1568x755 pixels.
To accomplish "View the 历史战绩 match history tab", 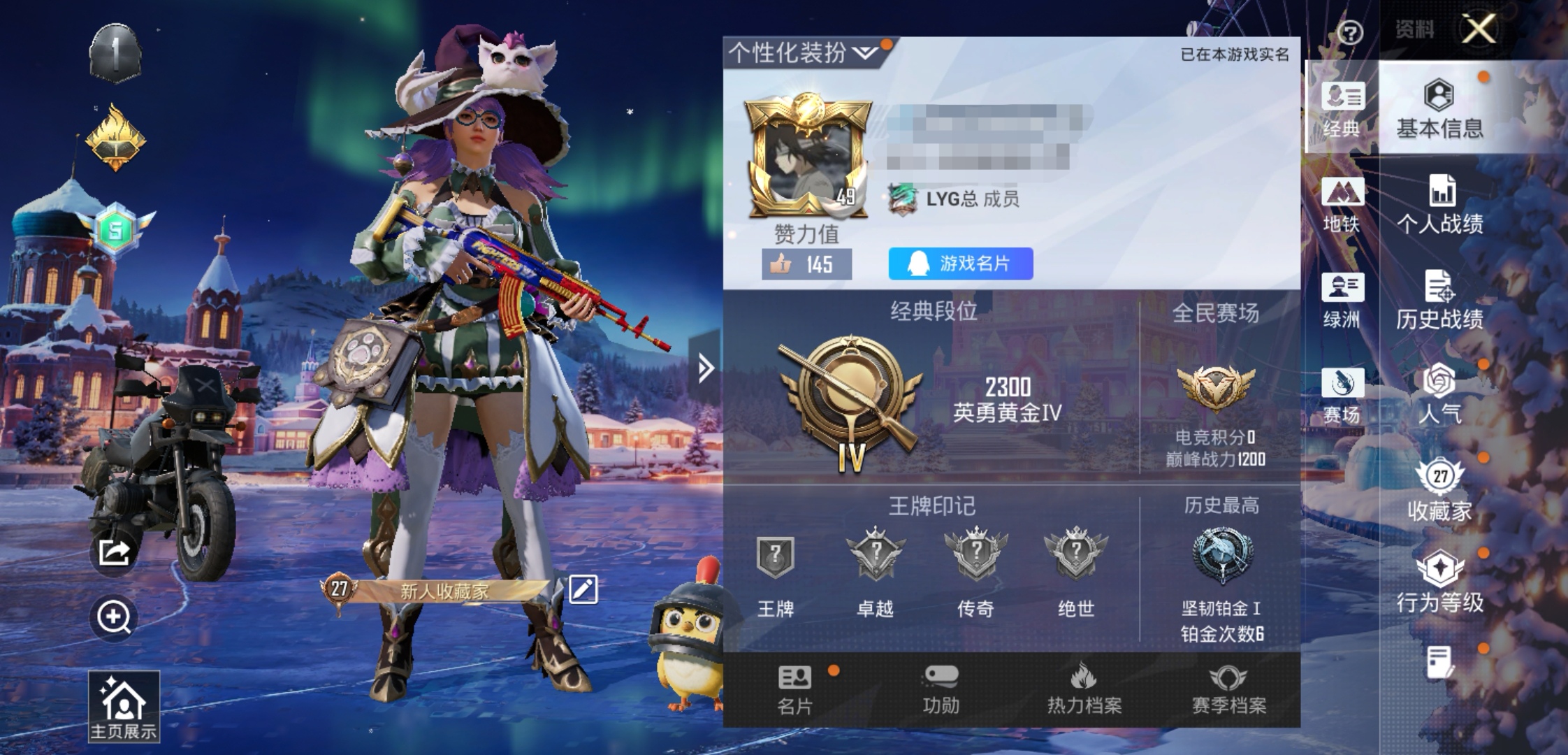I will (x=1439, y=301).
